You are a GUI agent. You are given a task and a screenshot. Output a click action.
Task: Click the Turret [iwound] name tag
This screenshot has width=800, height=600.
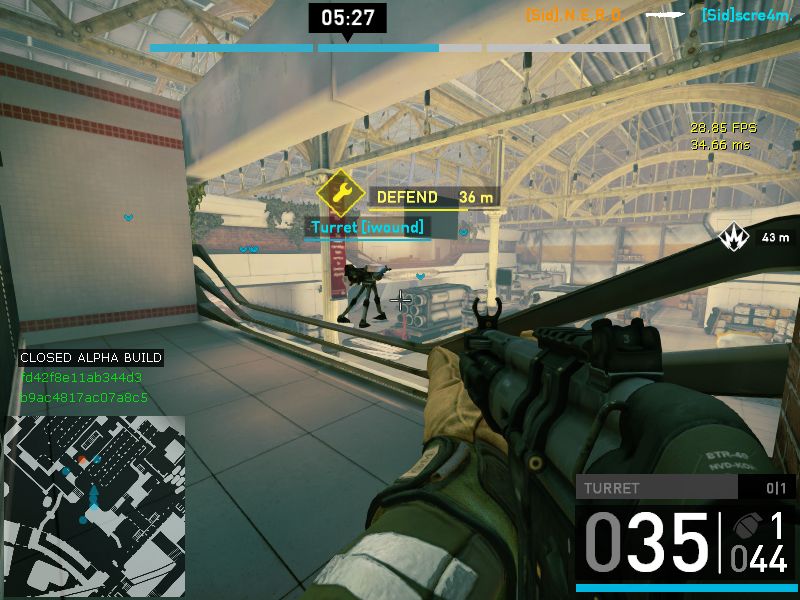pos(367,228)
